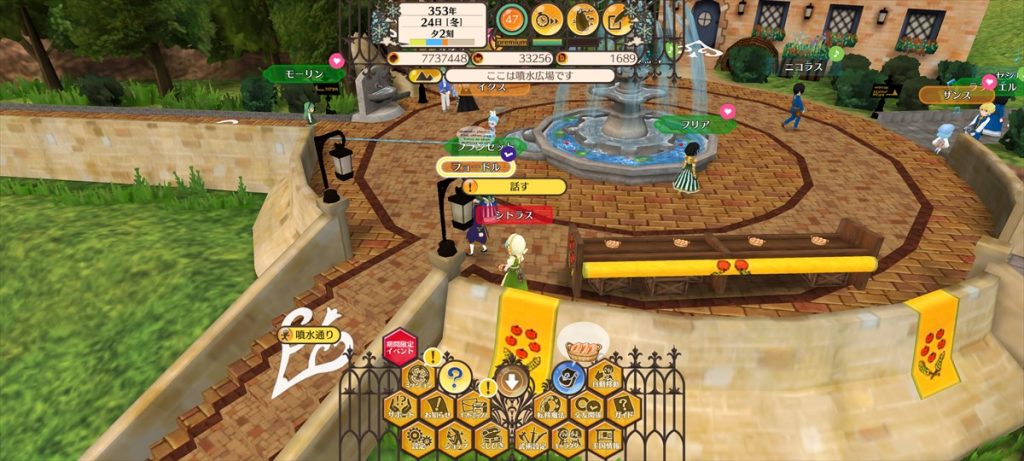Screen dimensions: 1024x461
Task: Click the mountain map icon beside location text
Action: 420,75
